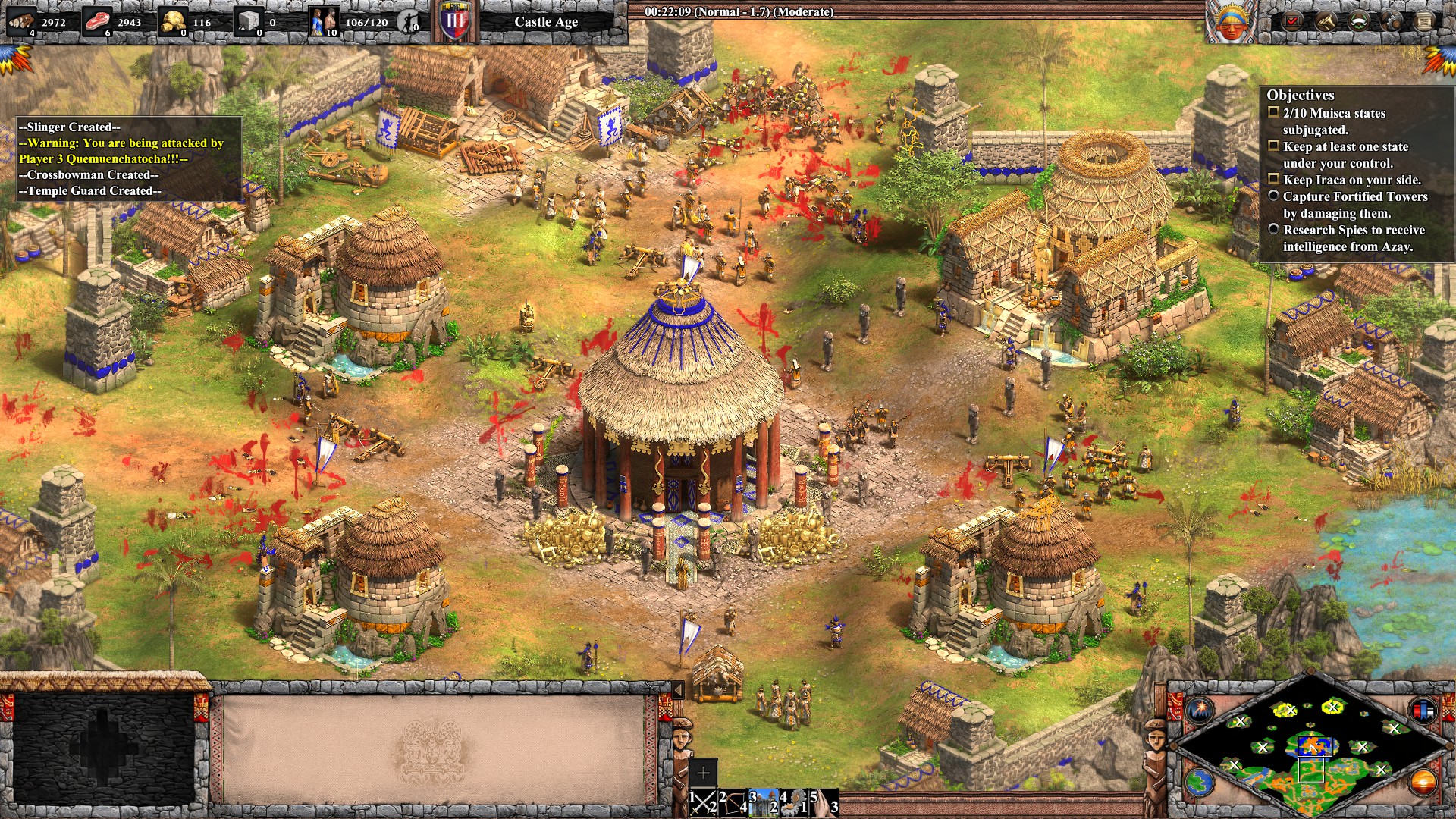The height and width of the screenshot is (819, 1456).
Task: Toggle the minimap globe terrain mode button
Action: click(x=1200, y=782)
